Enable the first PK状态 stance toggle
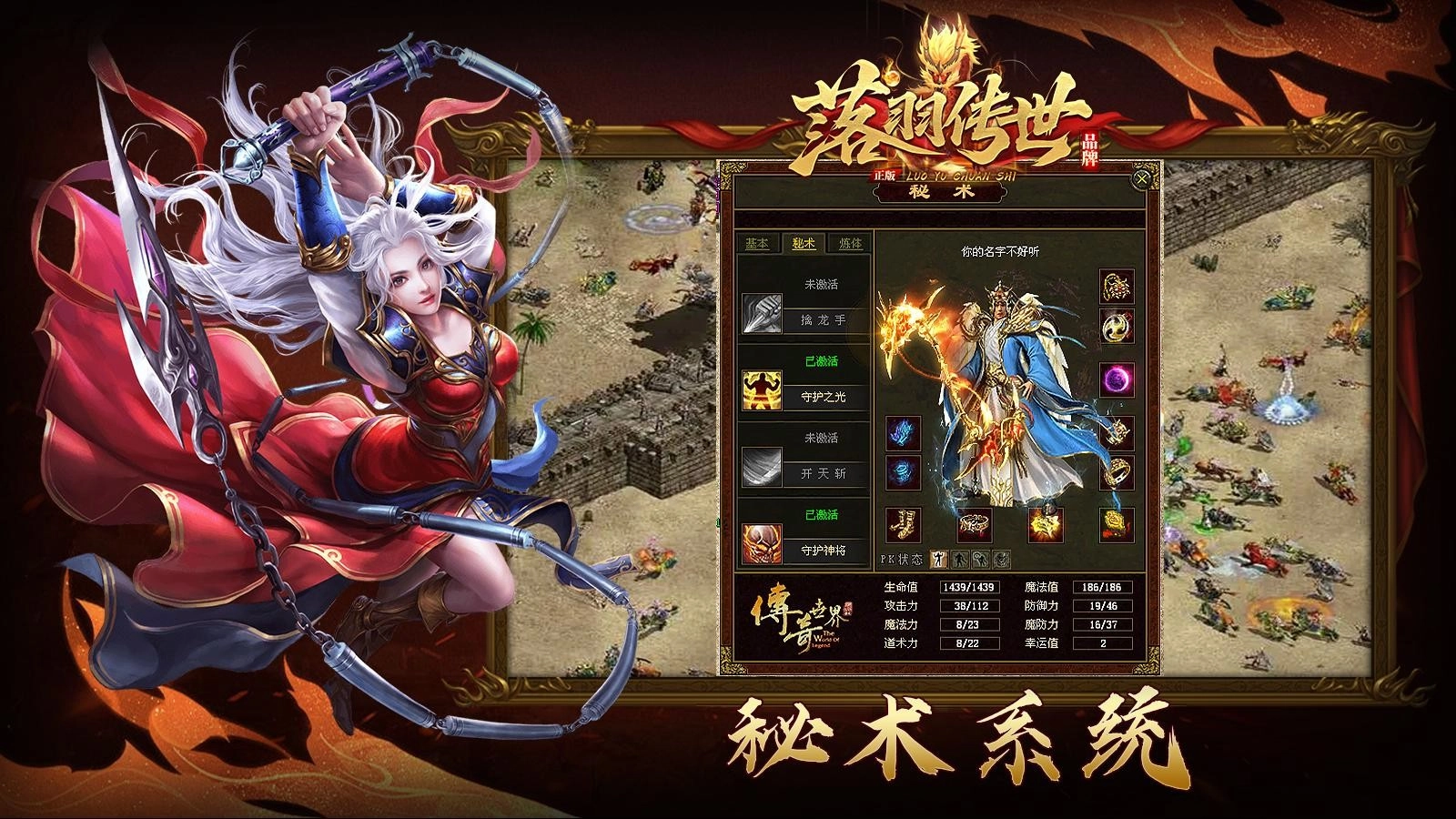 pyautogui.click(x=937, y=558)
